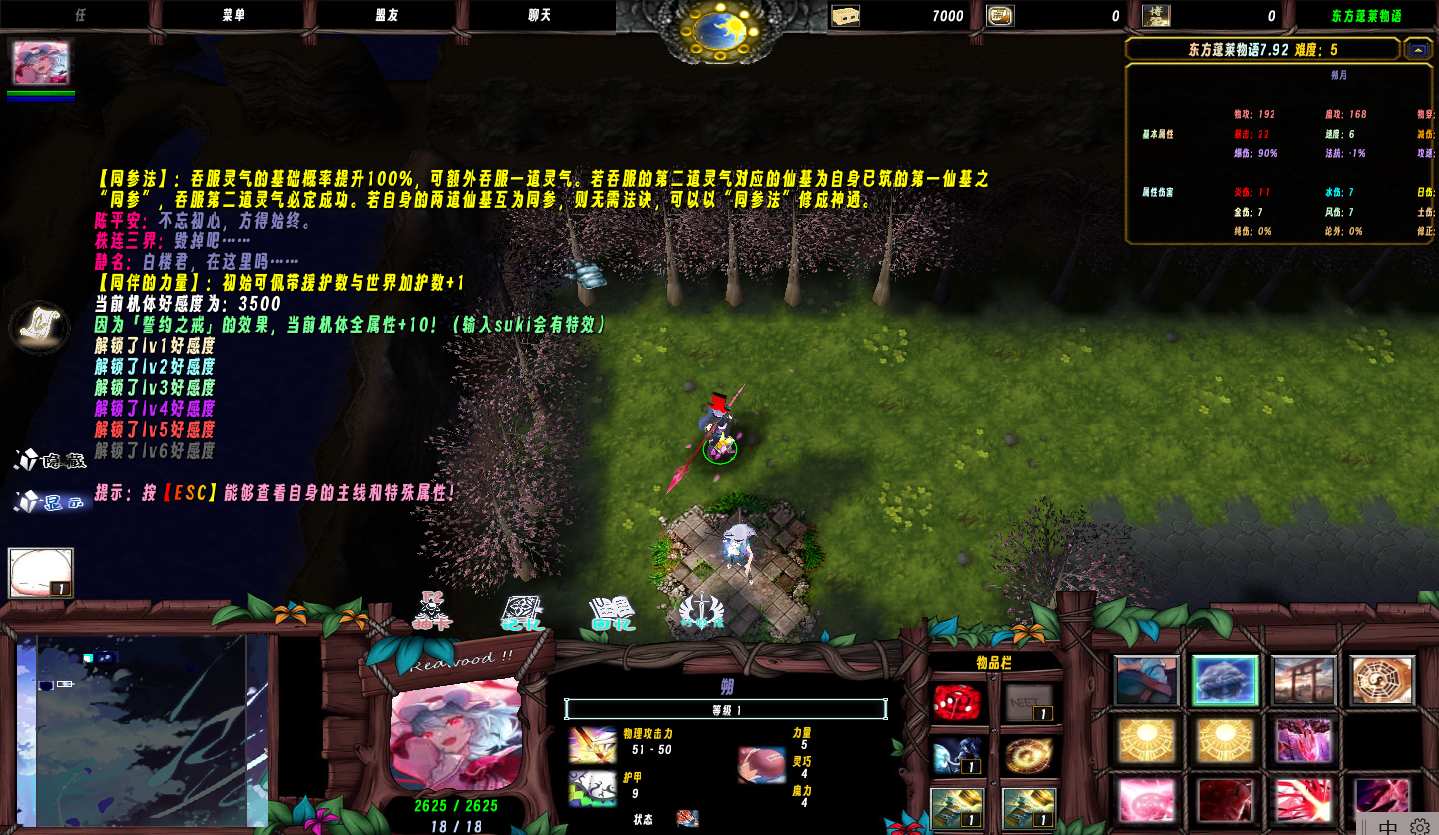The height and width of the screenshot is (835, 1439).
Task: Click the winged sword icon button
Action: (700, 612)
